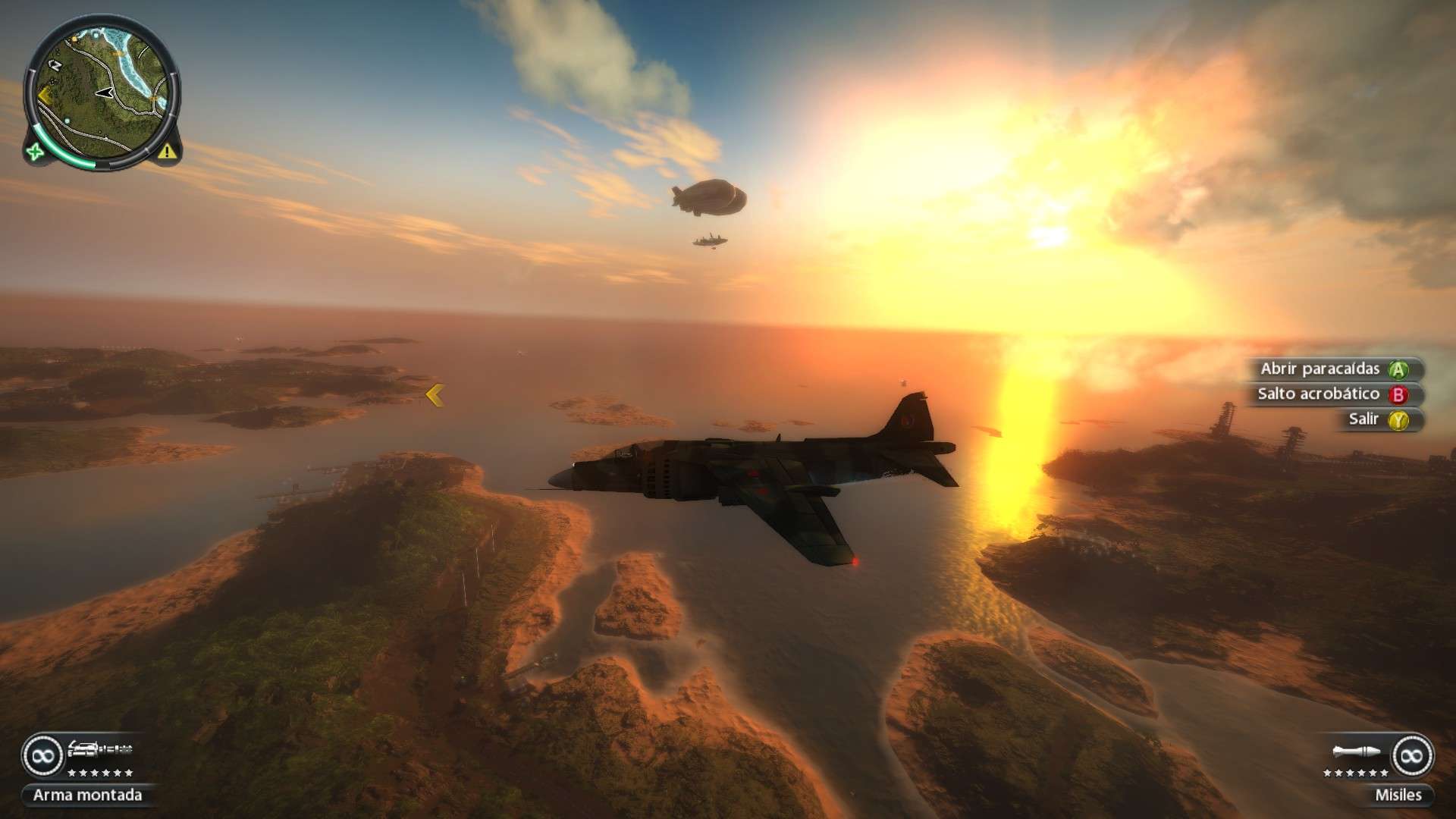The width and height of the screenshot is (1456, 819).
Task: Click the green star icon beside the minimap
Action: pos(35,152)
